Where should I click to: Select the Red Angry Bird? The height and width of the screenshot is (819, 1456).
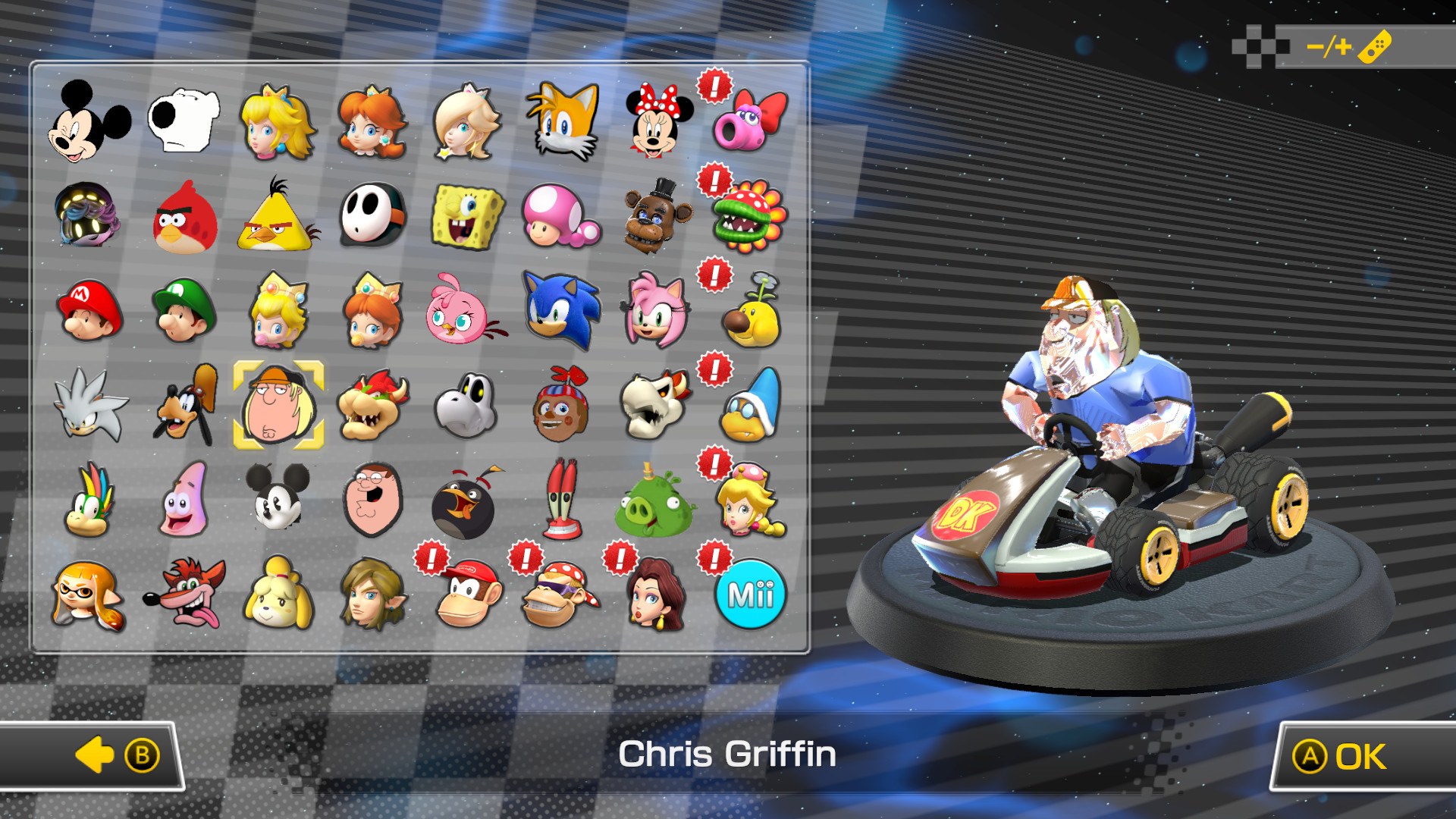click(x=184, y=219)
